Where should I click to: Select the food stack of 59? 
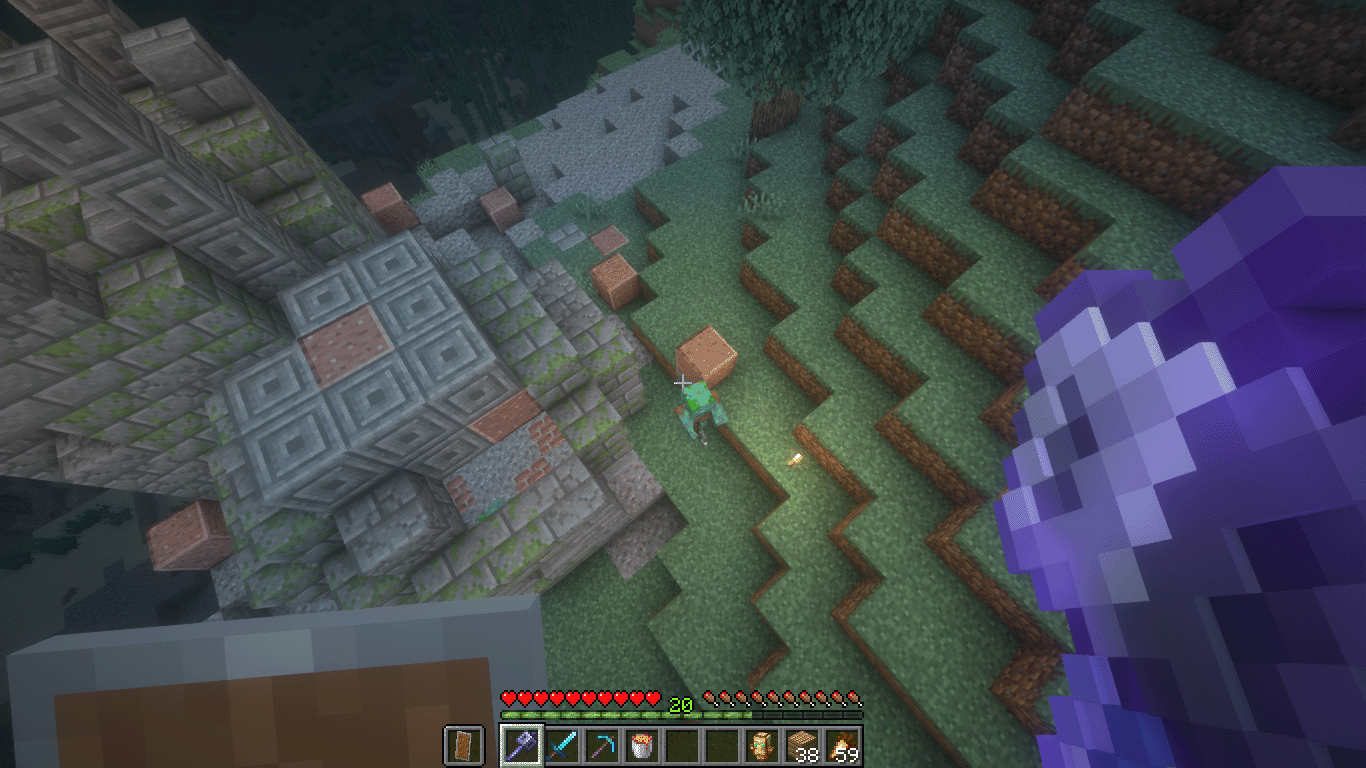click(x=842, y=745)
